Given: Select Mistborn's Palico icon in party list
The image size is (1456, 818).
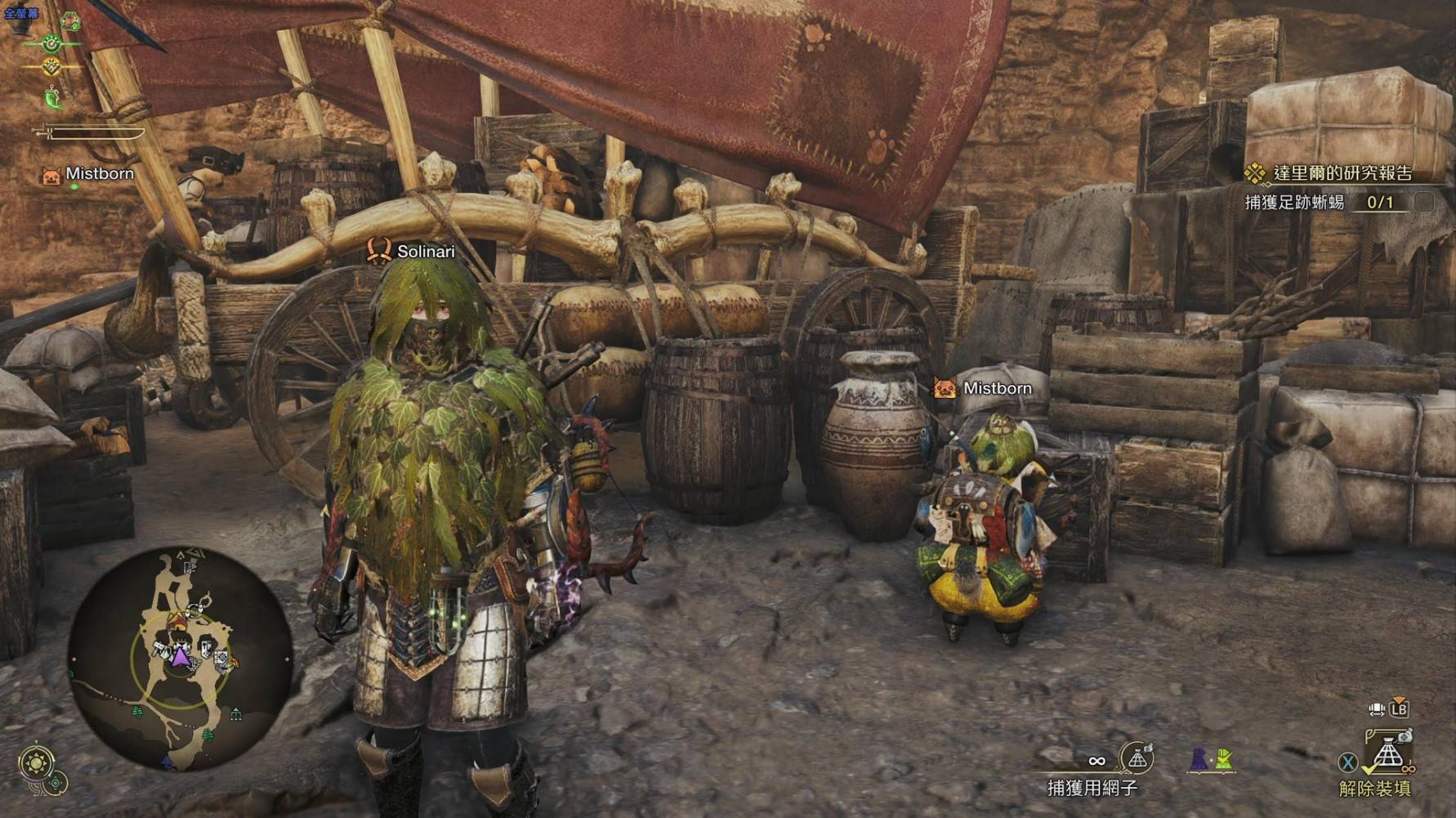Looking at the screenshot, I should pos(51,175).
